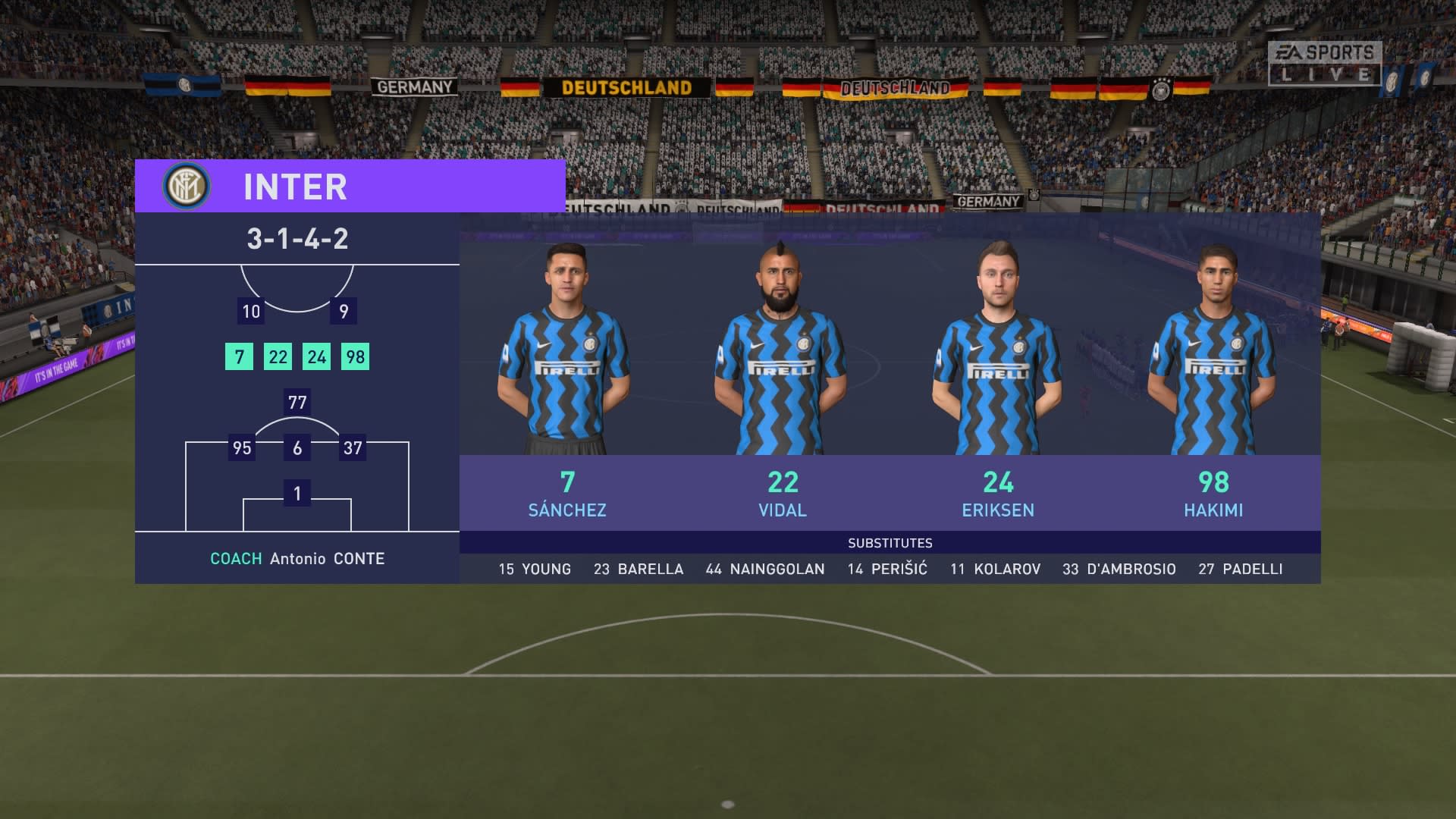Select number 37 defender tile
The width and height of the screenshot is (1456, 819).
tap(353, 447)
